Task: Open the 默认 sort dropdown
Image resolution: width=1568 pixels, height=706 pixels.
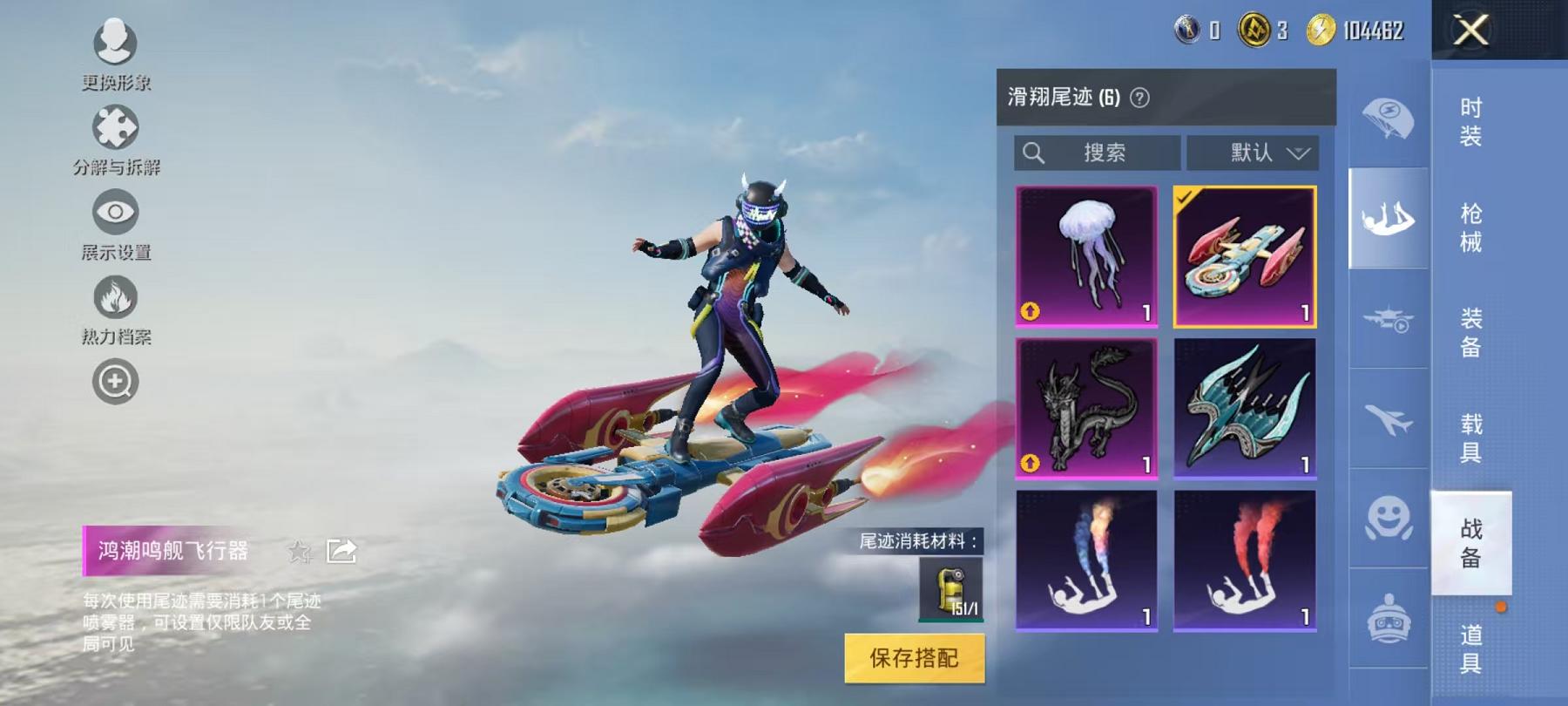Action: [1252, 153]
